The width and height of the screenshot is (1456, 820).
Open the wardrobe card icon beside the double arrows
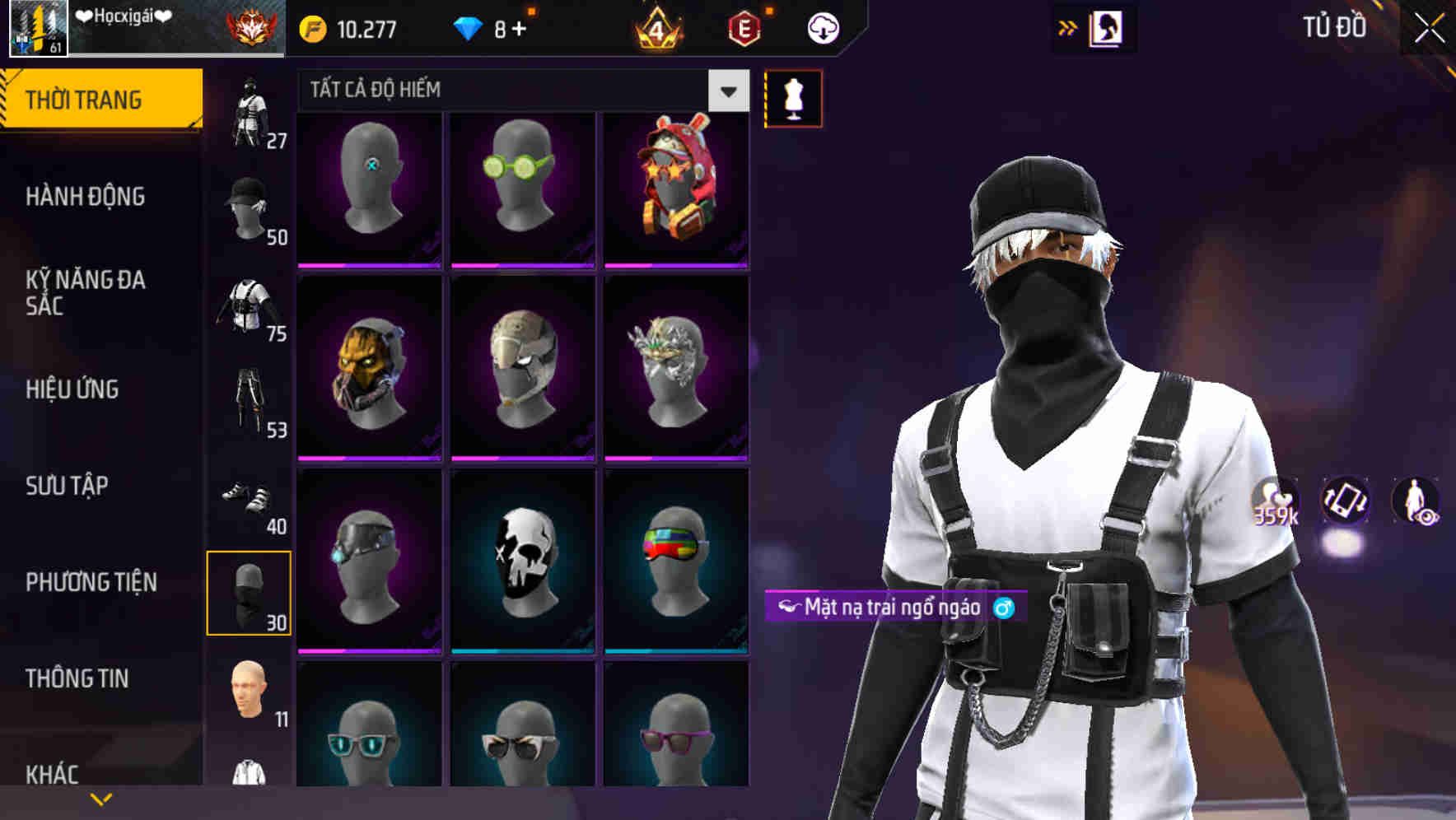click(x=1108, y=27)
